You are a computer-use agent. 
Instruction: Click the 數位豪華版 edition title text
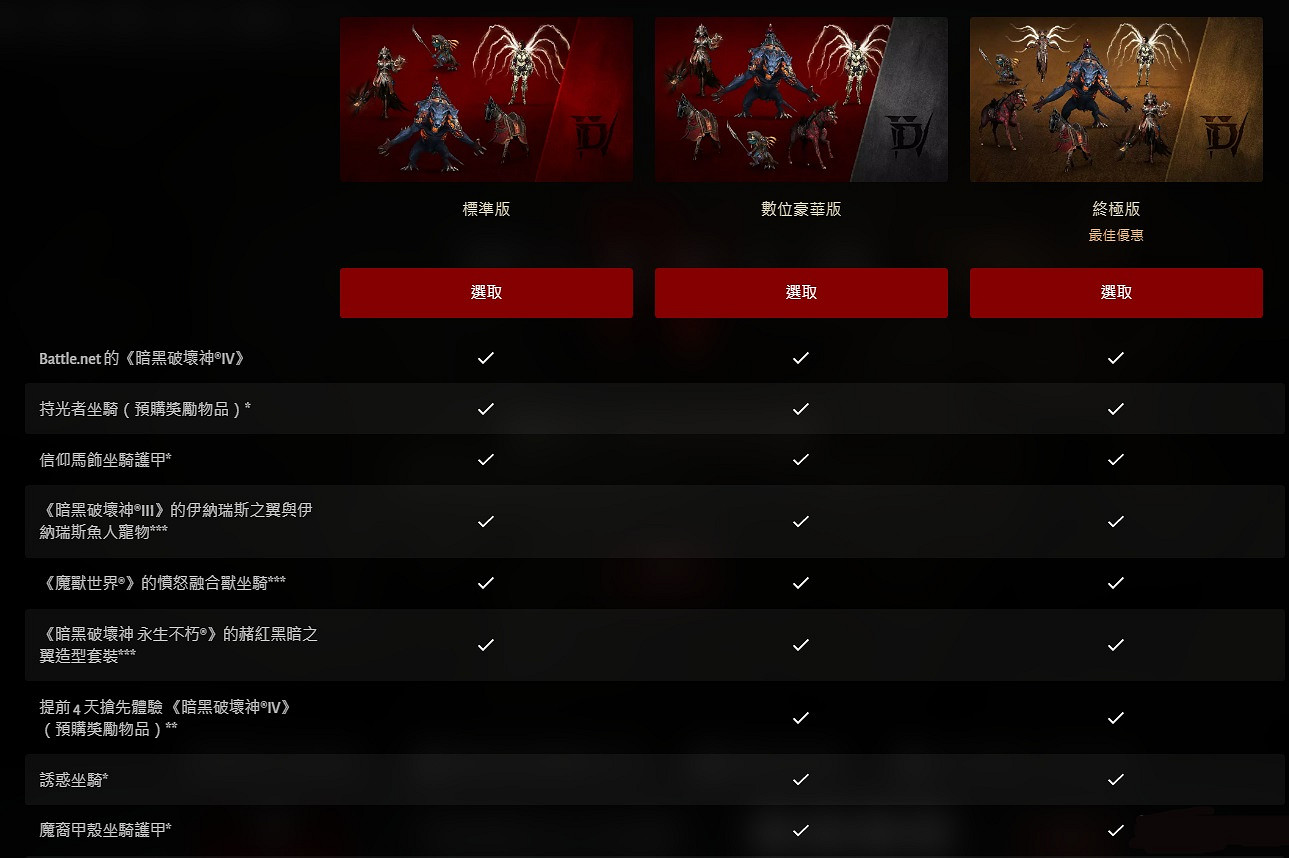pyautogui.click(x=801, y=209)
